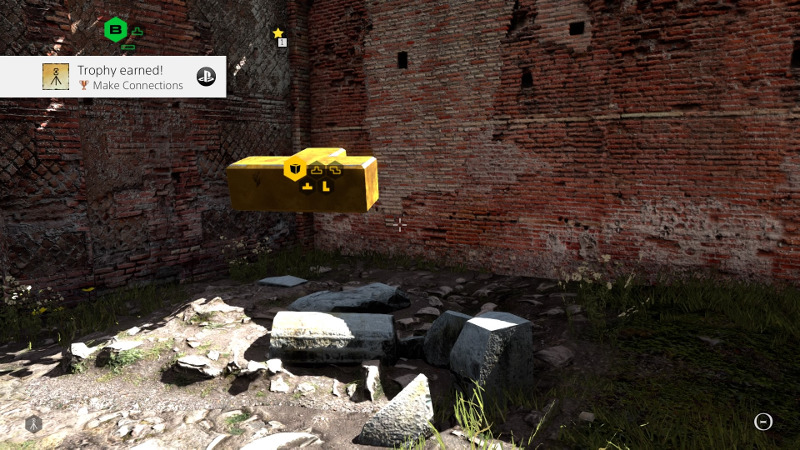Click the trophy's tripod thumbnail image

pos(56,77)
